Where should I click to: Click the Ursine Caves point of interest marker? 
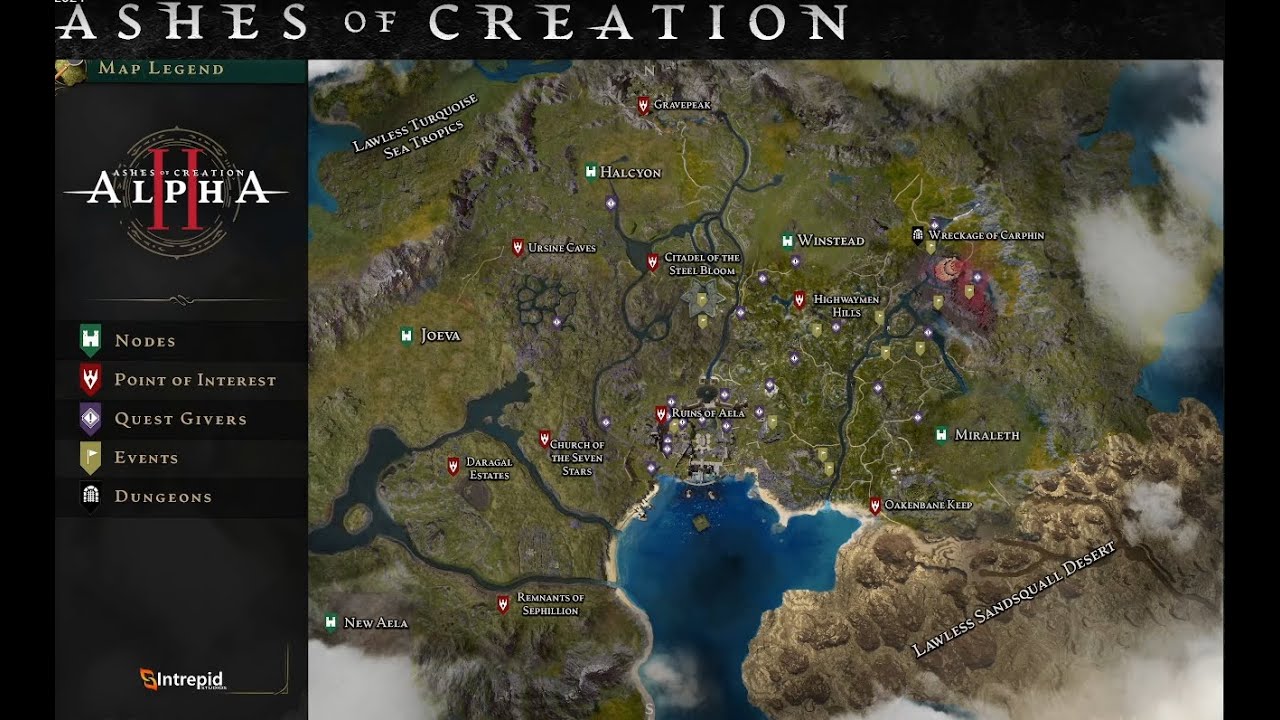click(x=518, y=246)
